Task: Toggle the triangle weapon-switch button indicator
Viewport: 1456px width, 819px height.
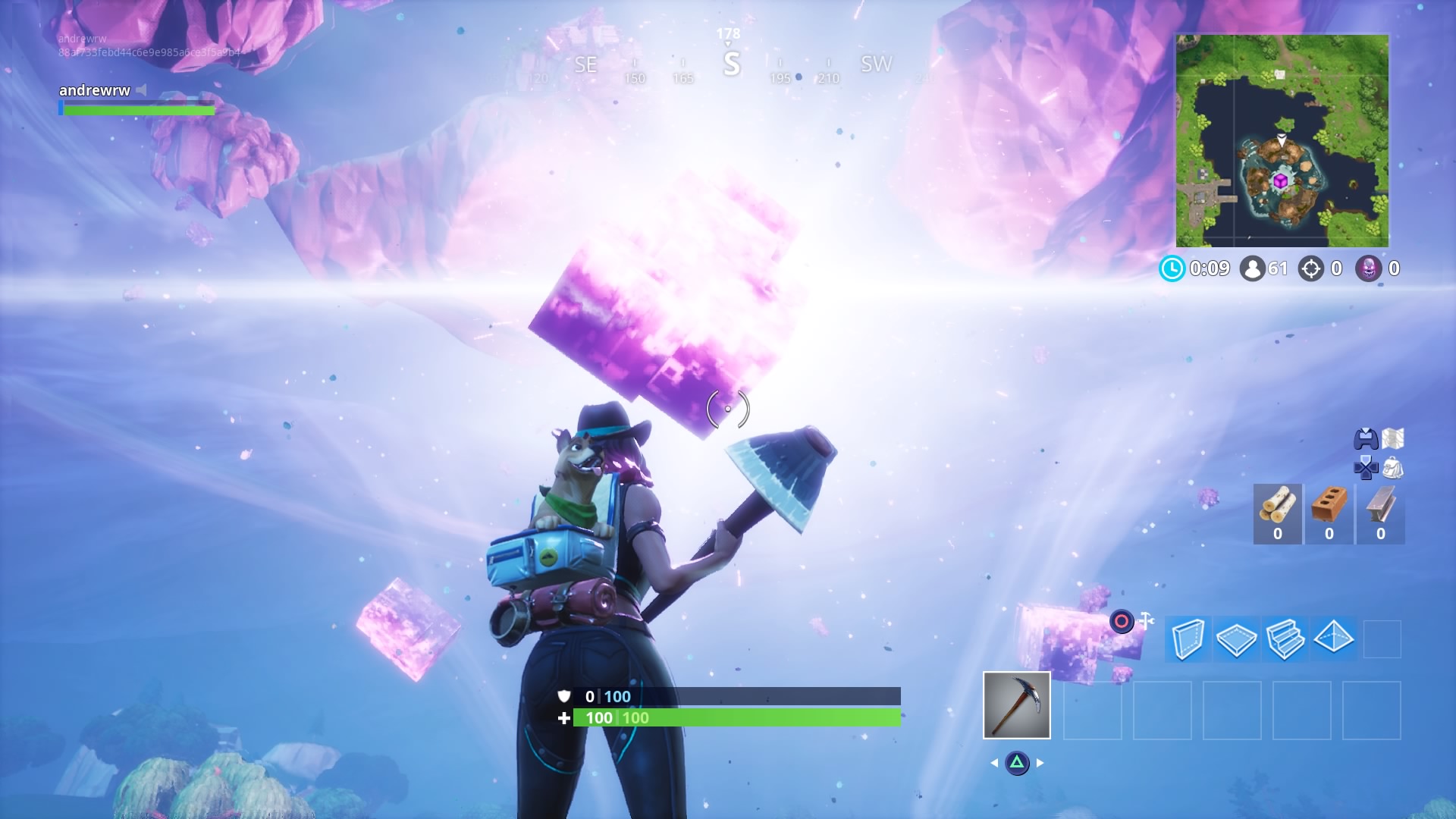Action: coord(1017,763)
